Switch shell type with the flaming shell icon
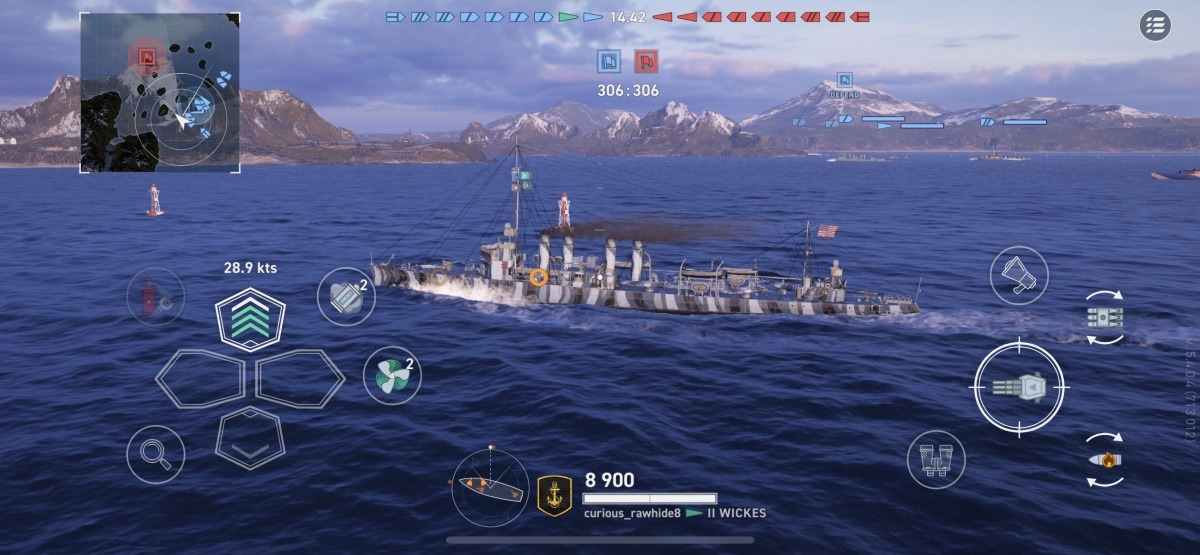This screenshot has width=1200, height=555. 1104,459
